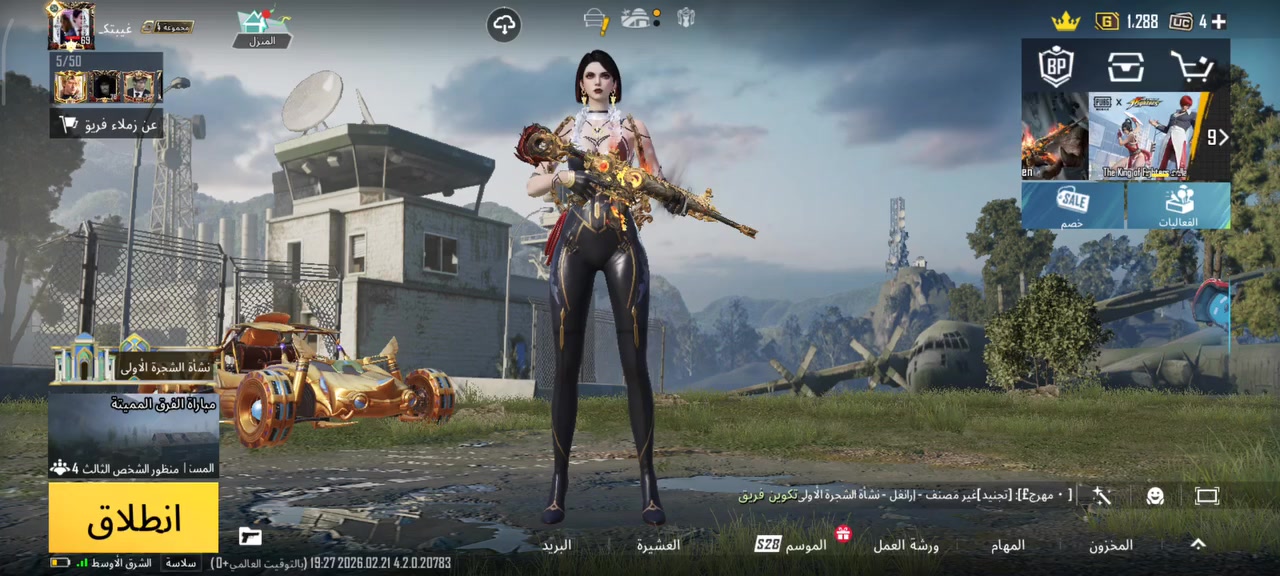Open the العشيرة clan menu
The height and width of the screenshot is (576, 1280).
tap(658, 545)
